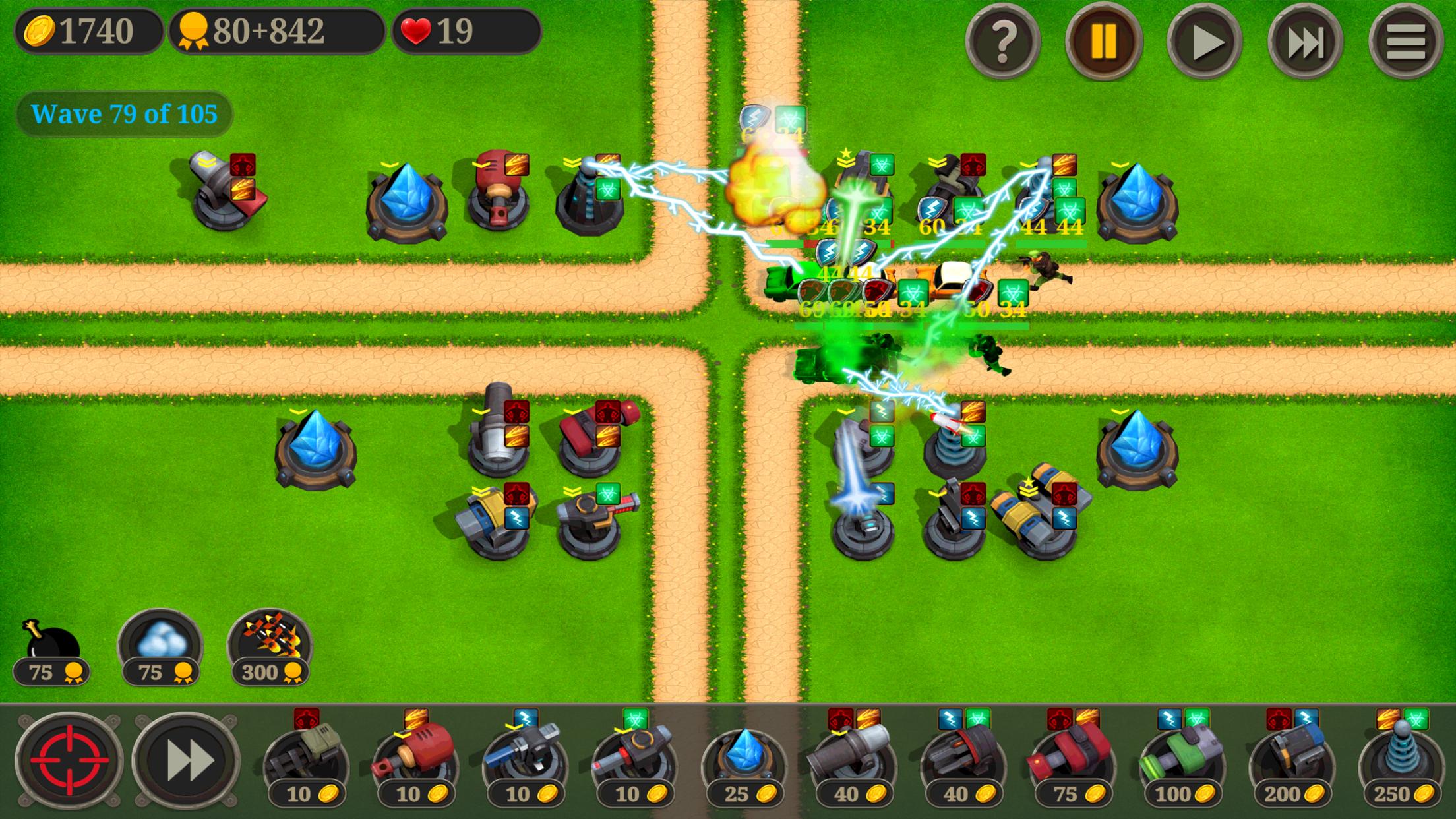Toggle skip-to-next-wave fast forward
Viewport: 1456px width, 819px height.
tap(1304, 42)
